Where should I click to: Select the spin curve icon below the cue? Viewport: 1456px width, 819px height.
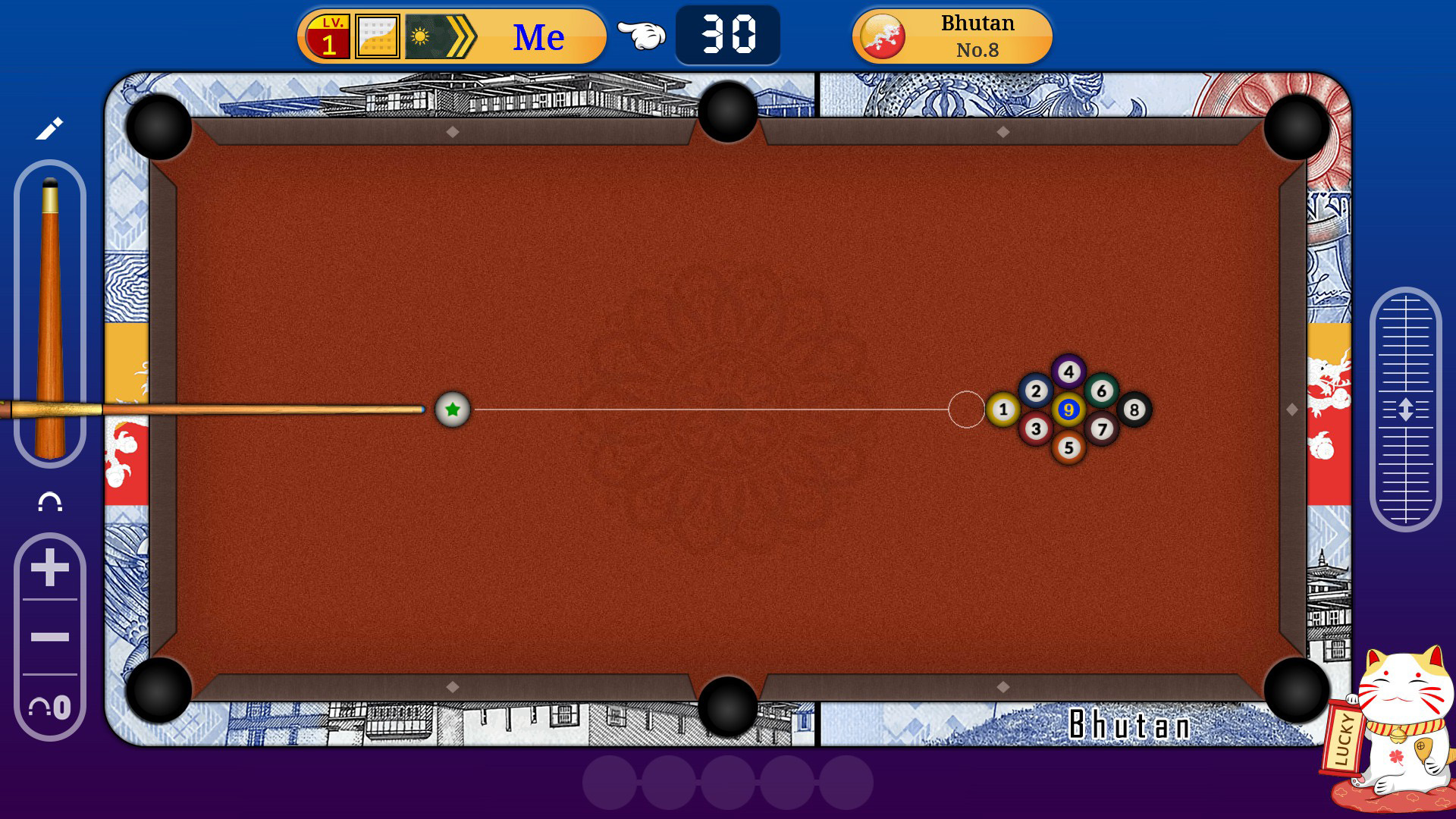50,502
